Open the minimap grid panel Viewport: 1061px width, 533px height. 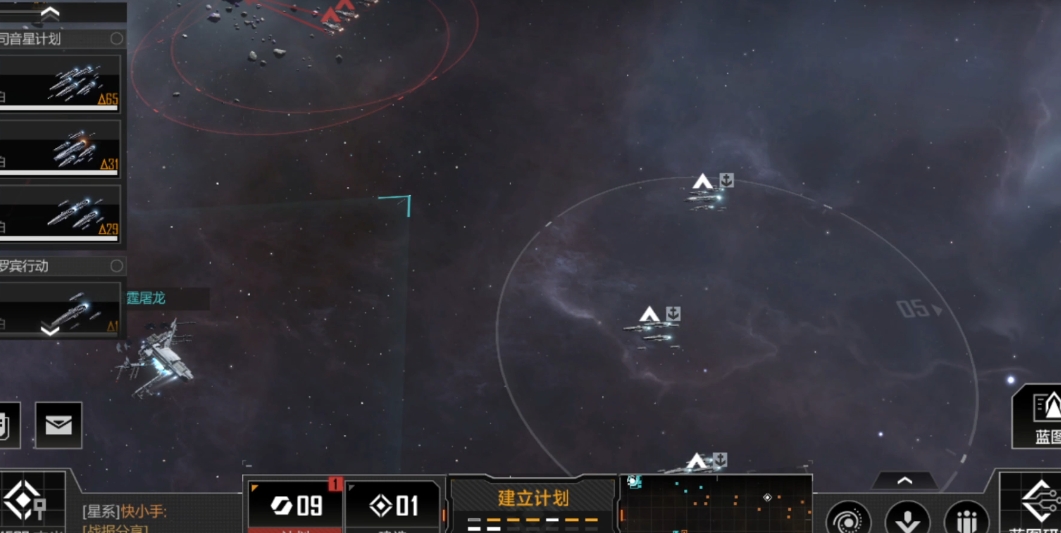pyautogui.click(x=715, y=503)
